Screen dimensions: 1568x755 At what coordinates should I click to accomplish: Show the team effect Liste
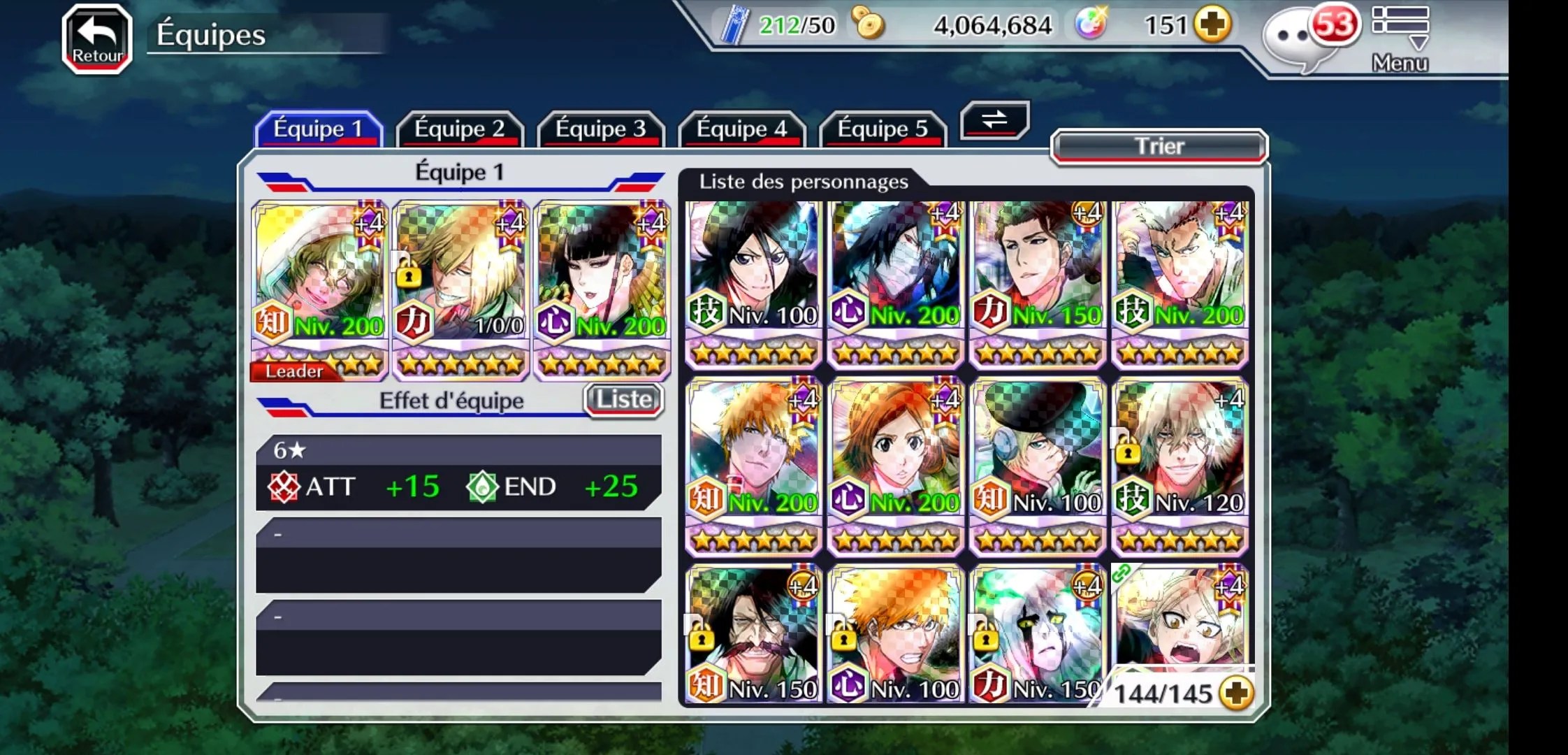tap(623, 400)
